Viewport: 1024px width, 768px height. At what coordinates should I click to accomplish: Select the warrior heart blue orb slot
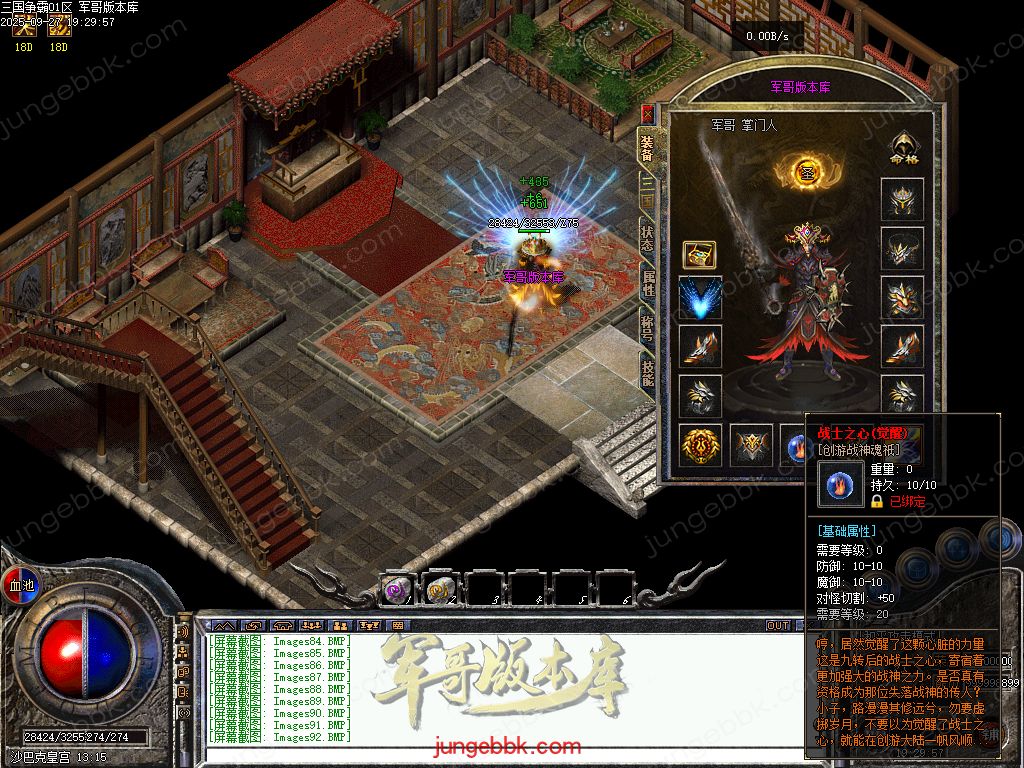pyautogui.click(x=797, y=444)
